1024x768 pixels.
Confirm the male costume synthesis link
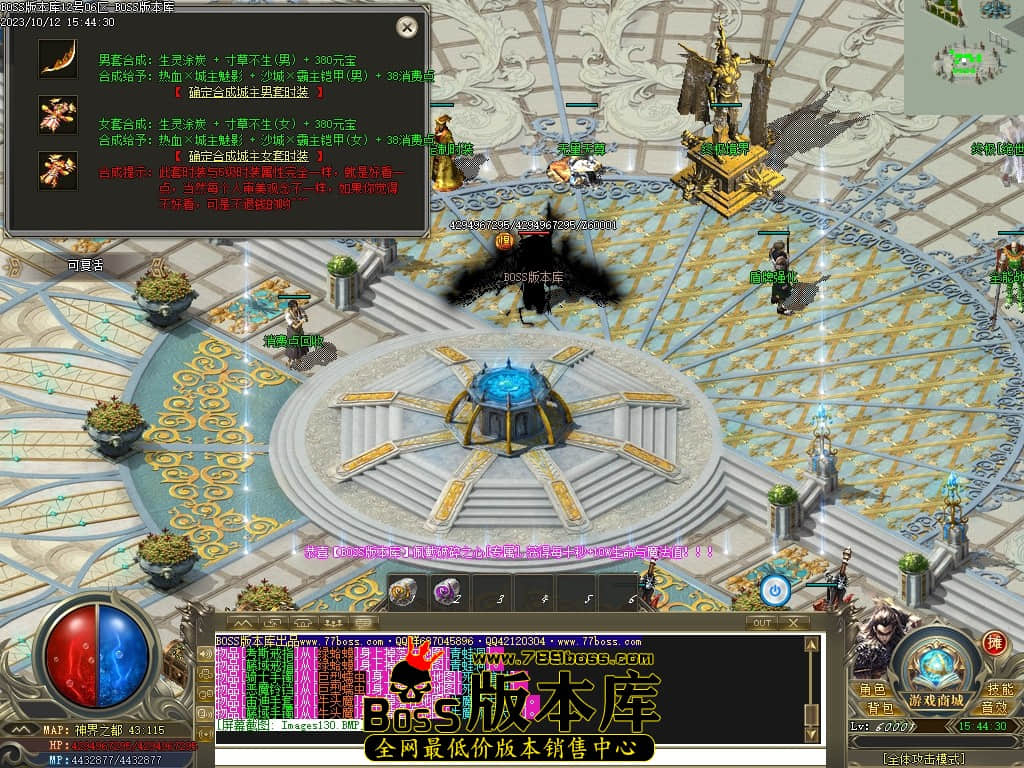tap(249, 91)
